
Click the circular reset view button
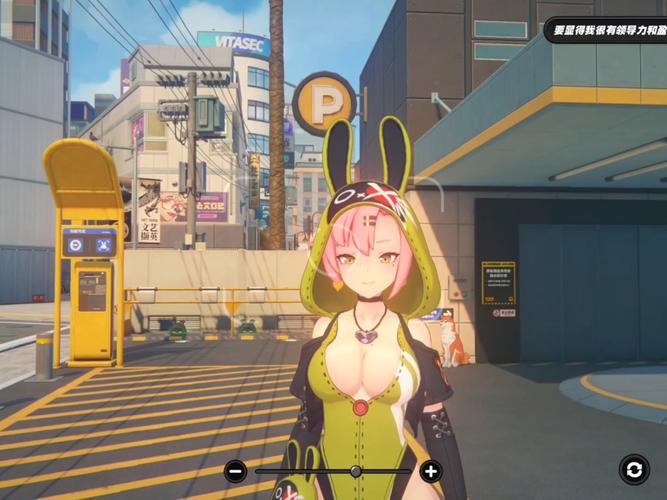click(x=633, y=469)
